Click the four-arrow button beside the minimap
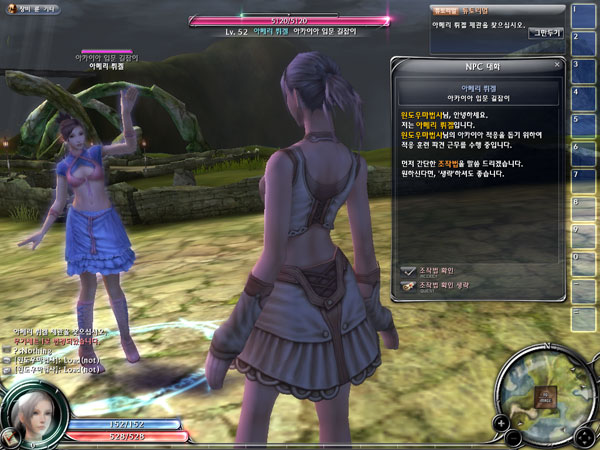This screenshot has height=450, width=600. click(583, 438)
